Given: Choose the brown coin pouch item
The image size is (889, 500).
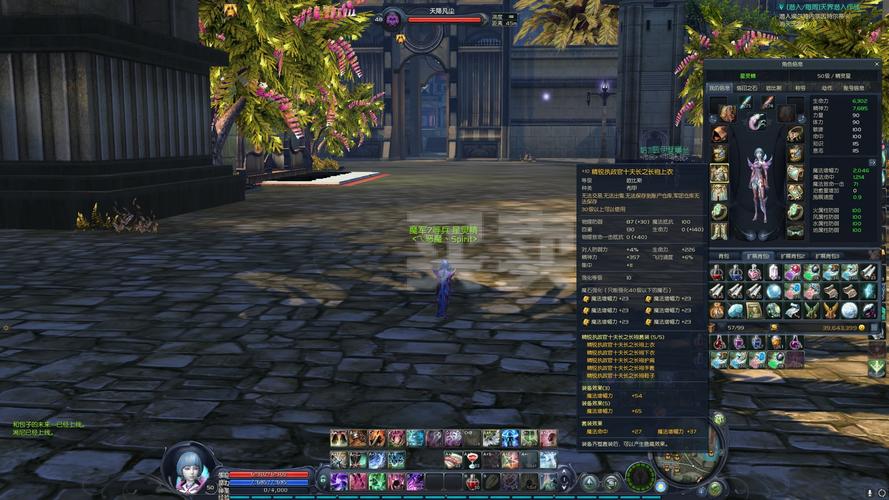Looking at the screenshot, I should pos(717,310).
